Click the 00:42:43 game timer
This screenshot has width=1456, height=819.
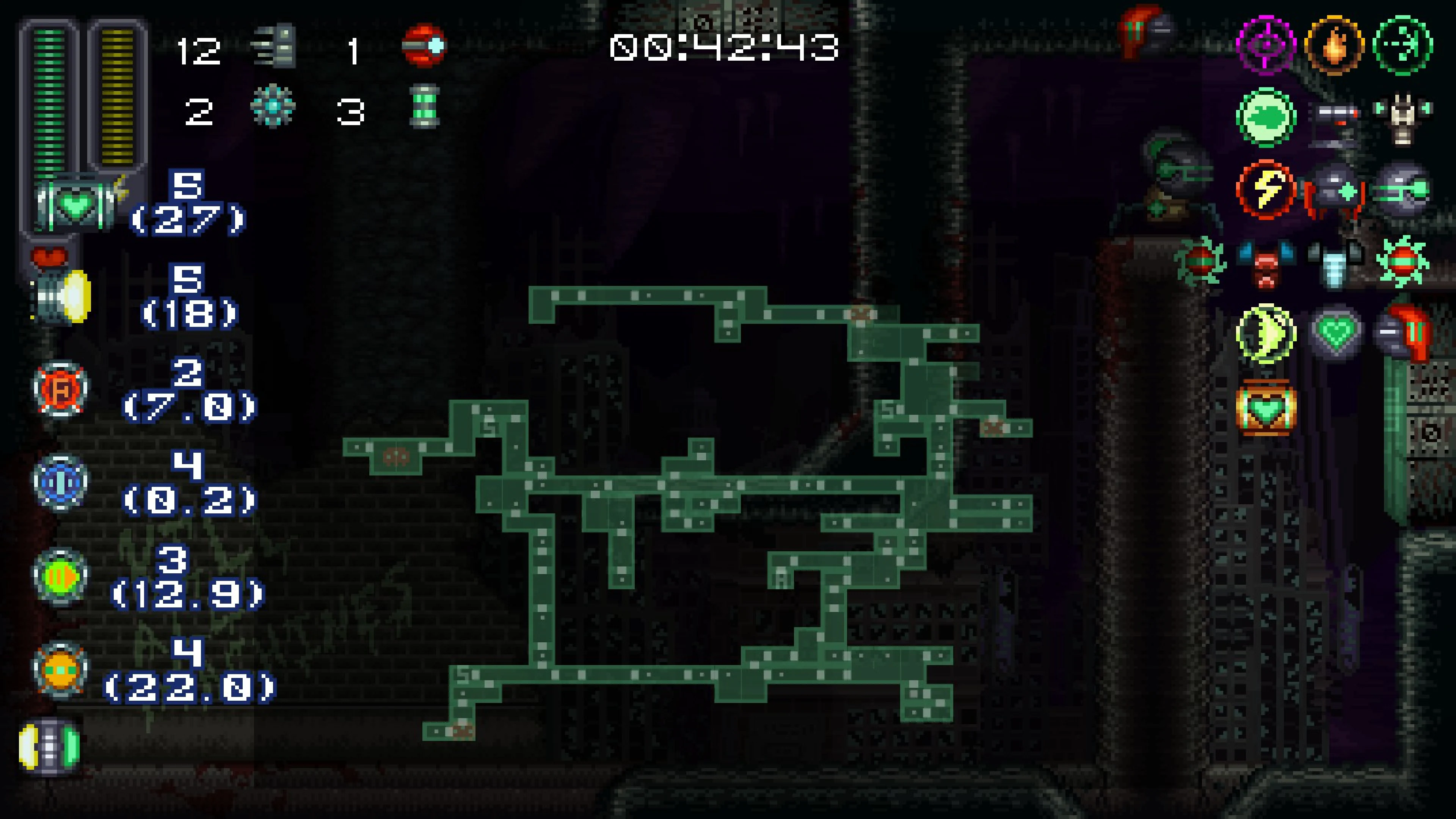coord(723,50)
